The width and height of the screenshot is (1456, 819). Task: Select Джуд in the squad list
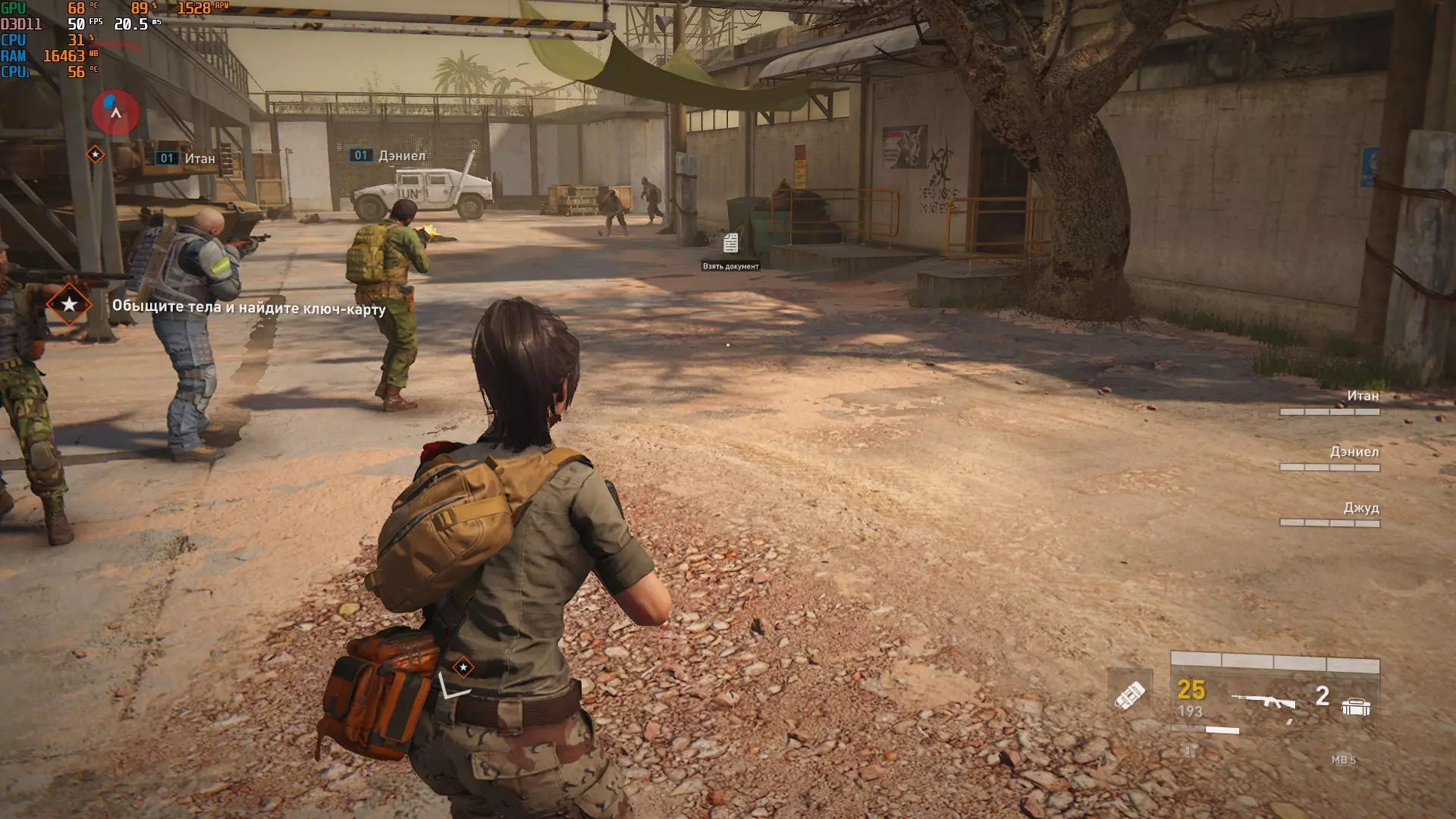(1360, 508)
